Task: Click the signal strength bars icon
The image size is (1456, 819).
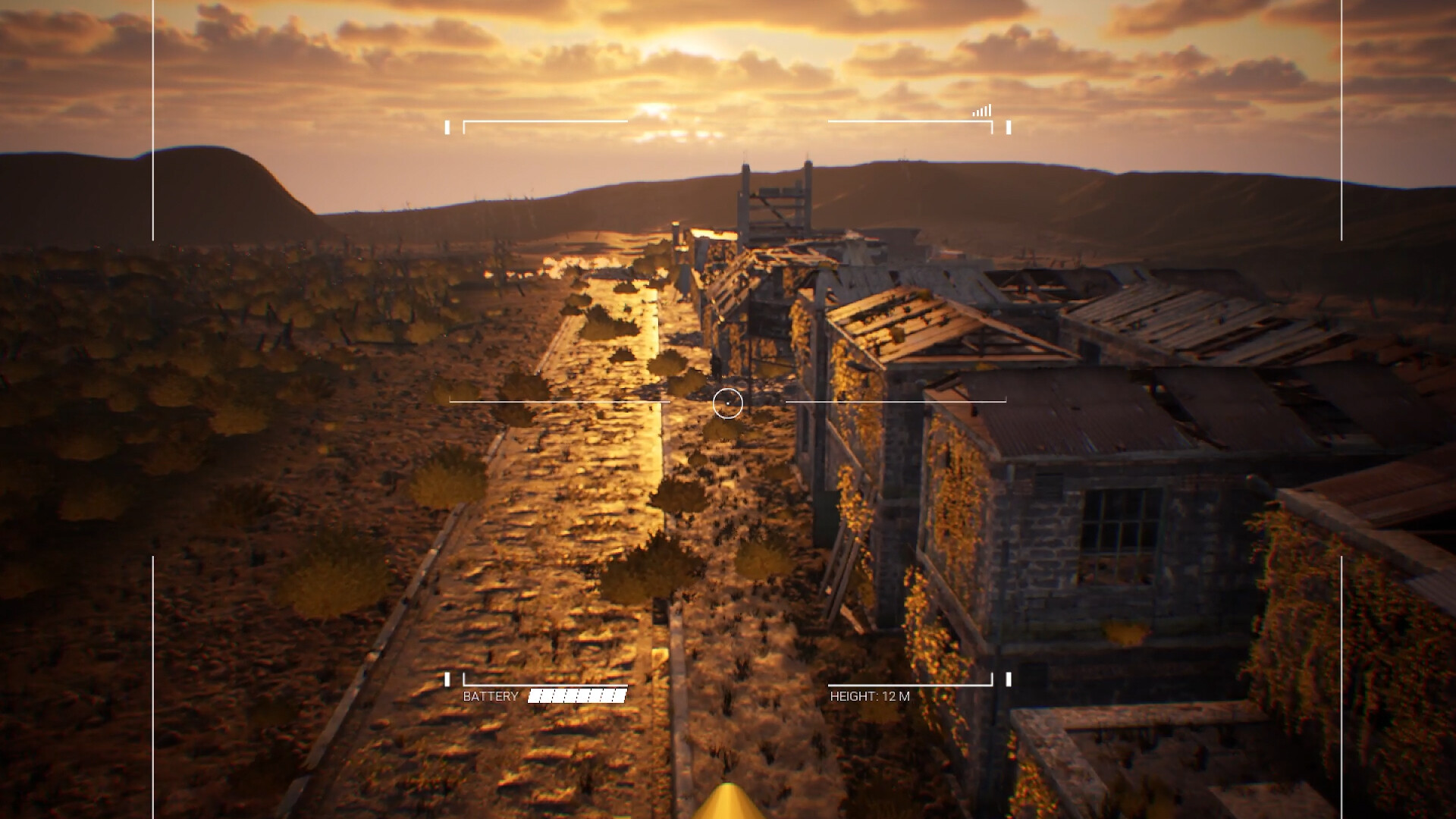Action: point(981,111)
